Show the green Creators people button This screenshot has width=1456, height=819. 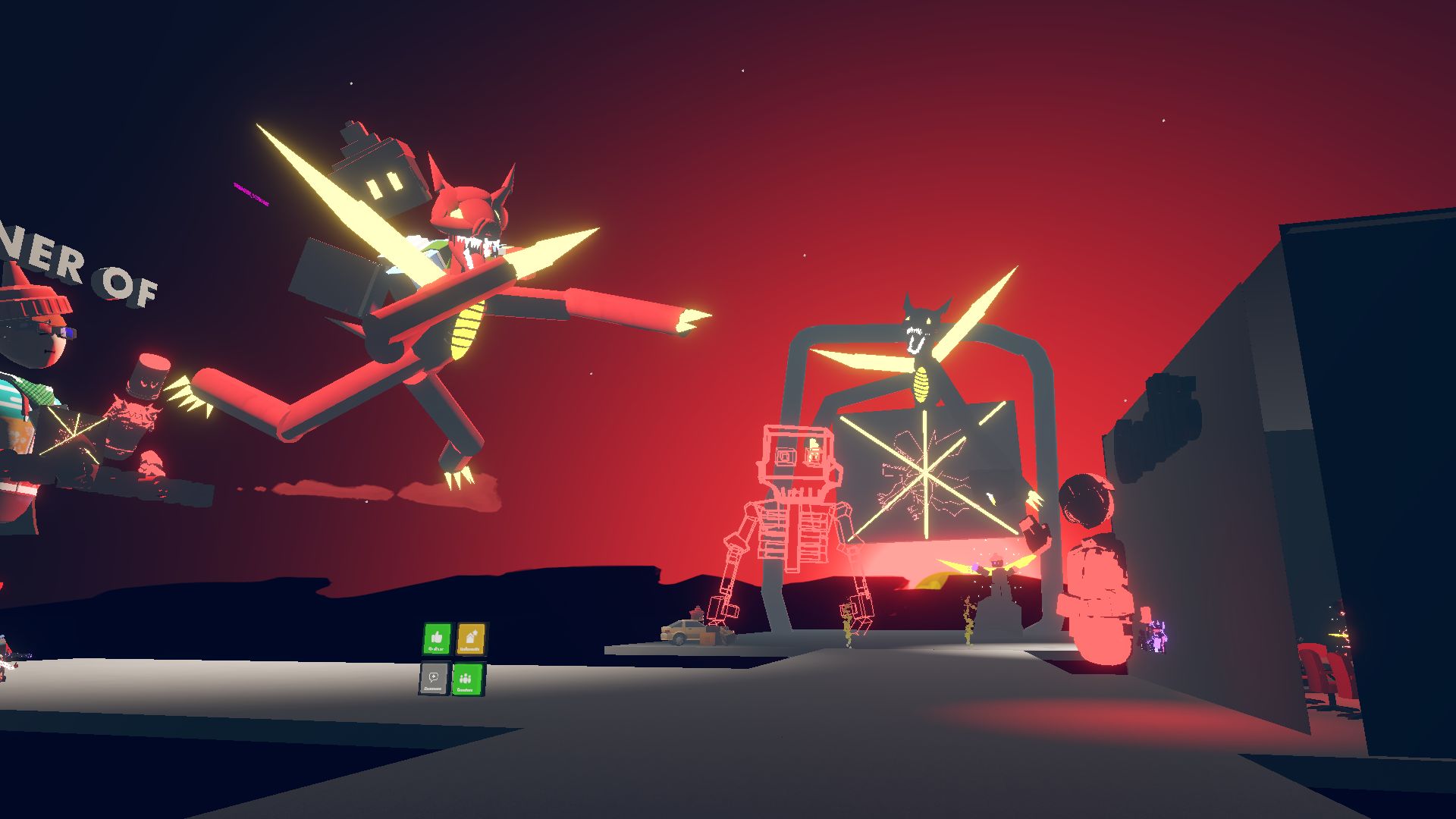tap(466, 679)
